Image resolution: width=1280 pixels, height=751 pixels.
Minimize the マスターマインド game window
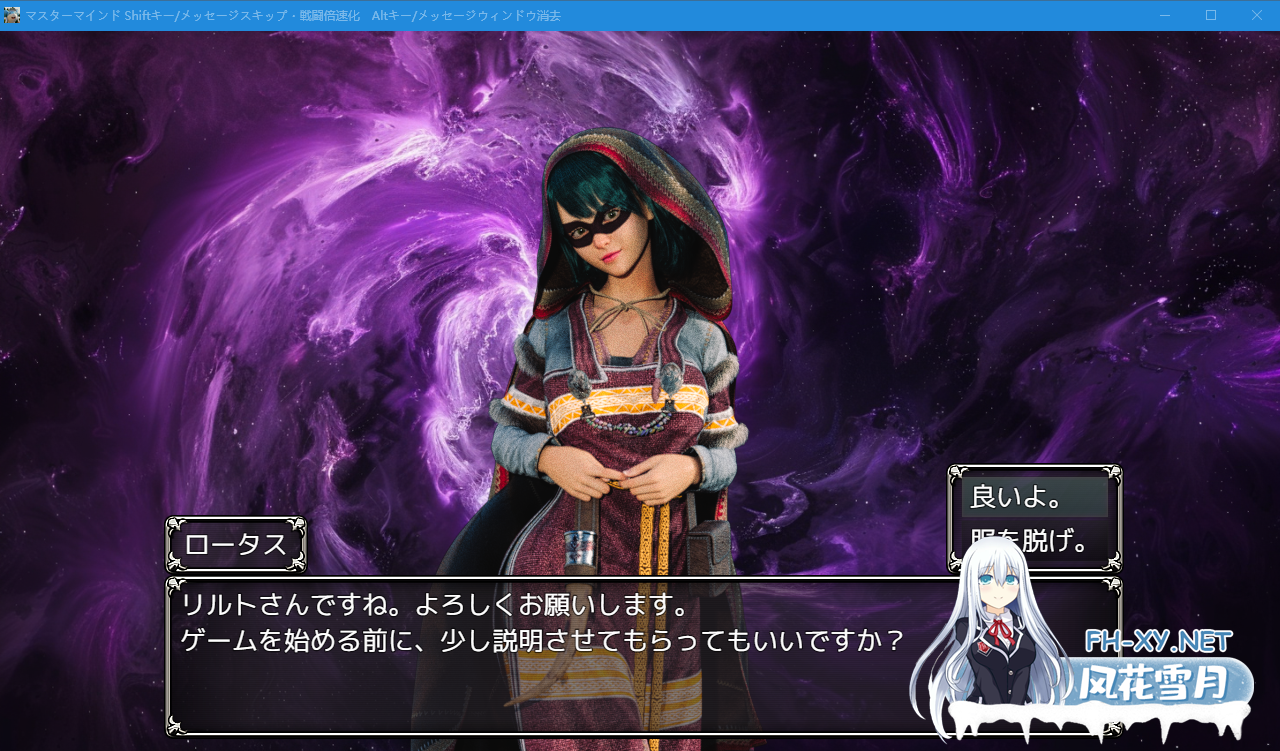[x=1163, y=15]
